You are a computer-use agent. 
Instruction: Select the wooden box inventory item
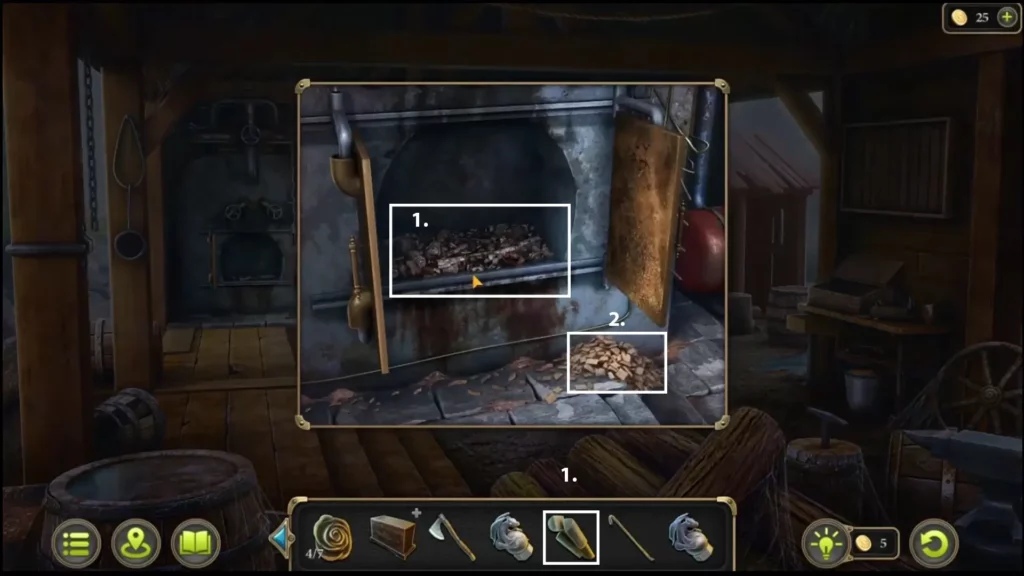pos(392,536)
